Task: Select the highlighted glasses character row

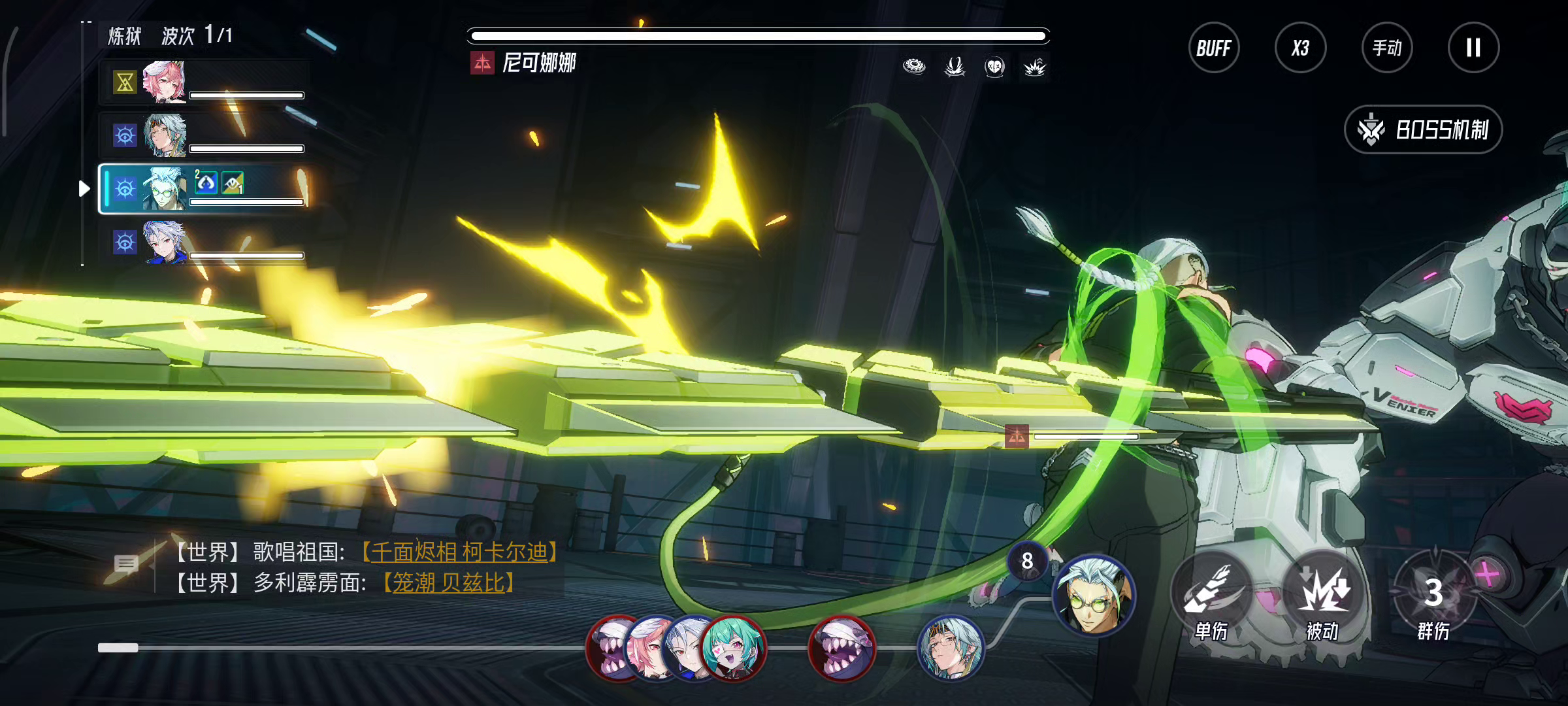Action: [x=204, y=189]
